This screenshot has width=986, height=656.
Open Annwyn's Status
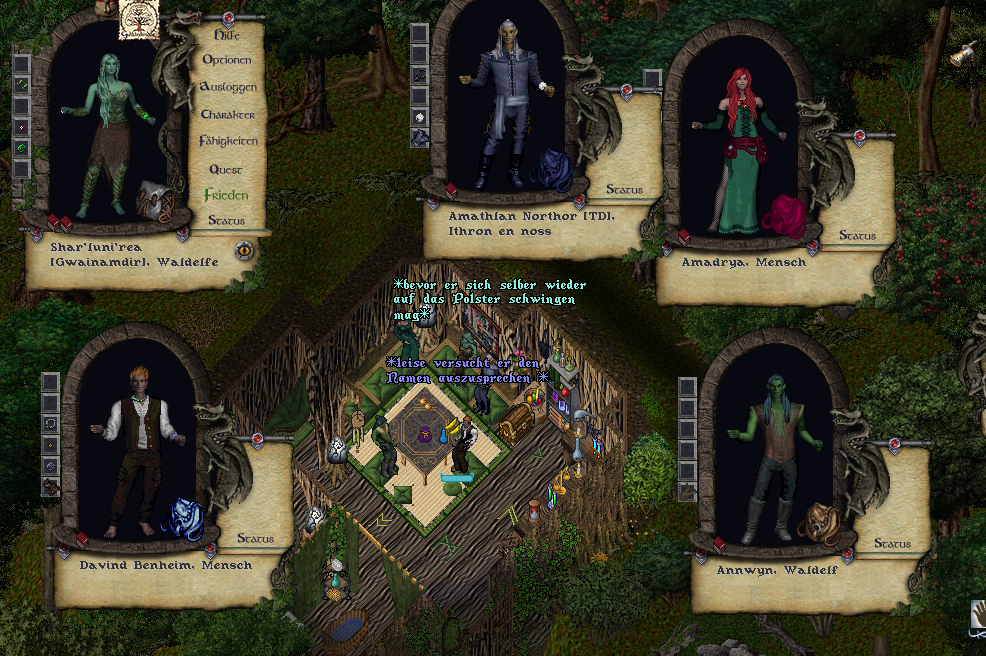[x=892, y=543]
